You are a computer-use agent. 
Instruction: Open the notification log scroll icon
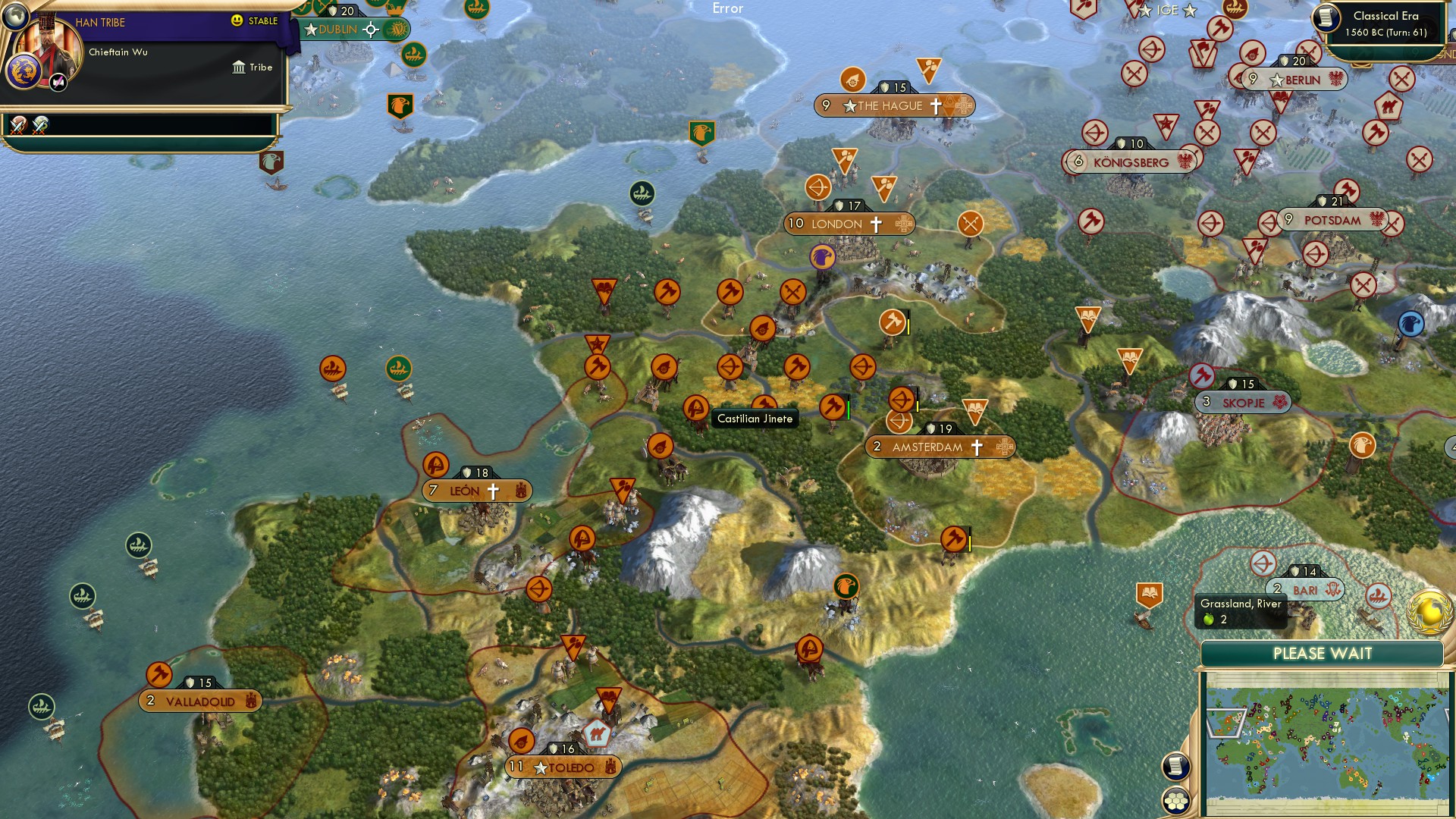point(1176,766)
